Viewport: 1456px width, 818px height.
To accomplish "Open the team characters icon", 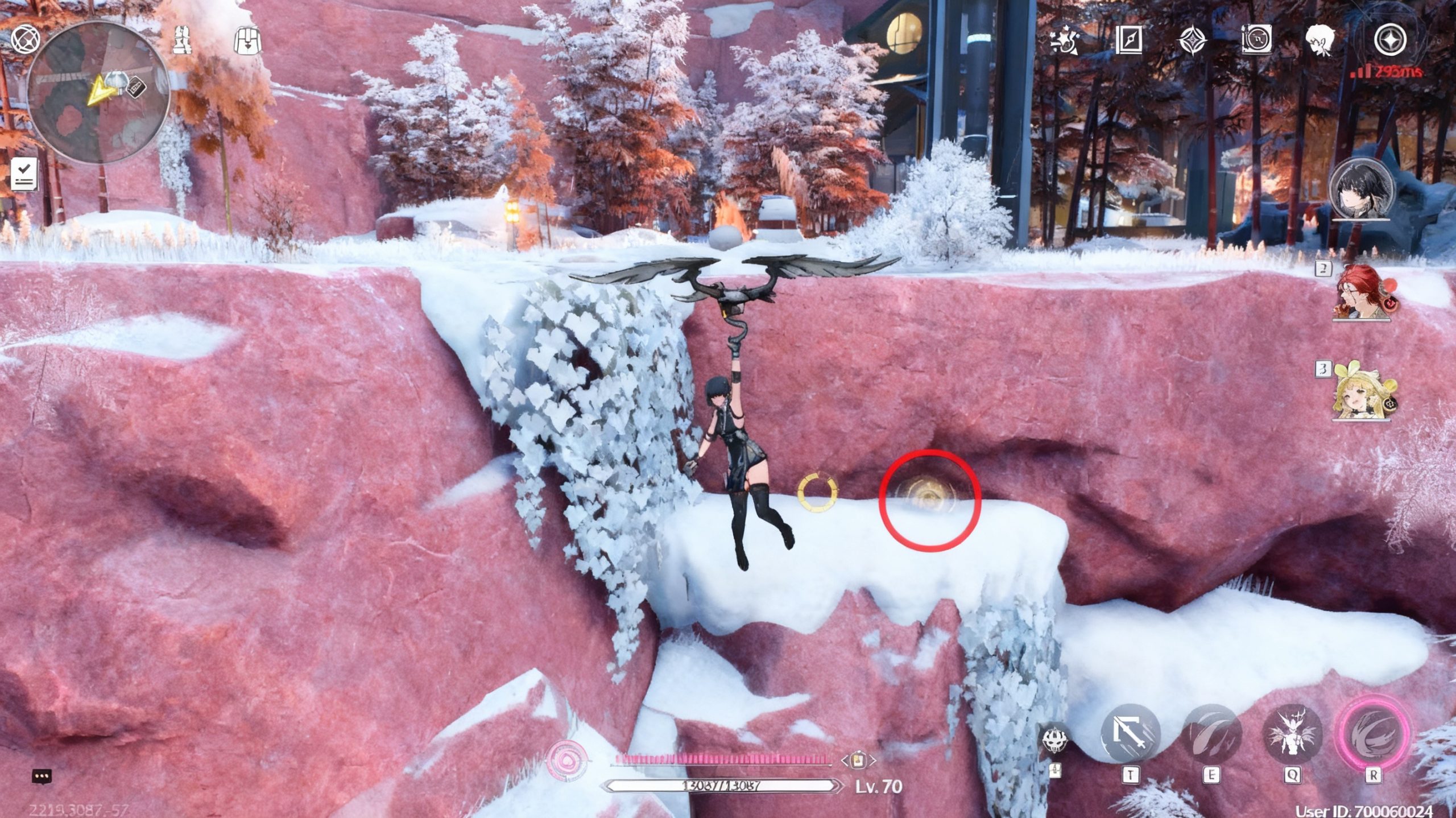I will 183,40.
